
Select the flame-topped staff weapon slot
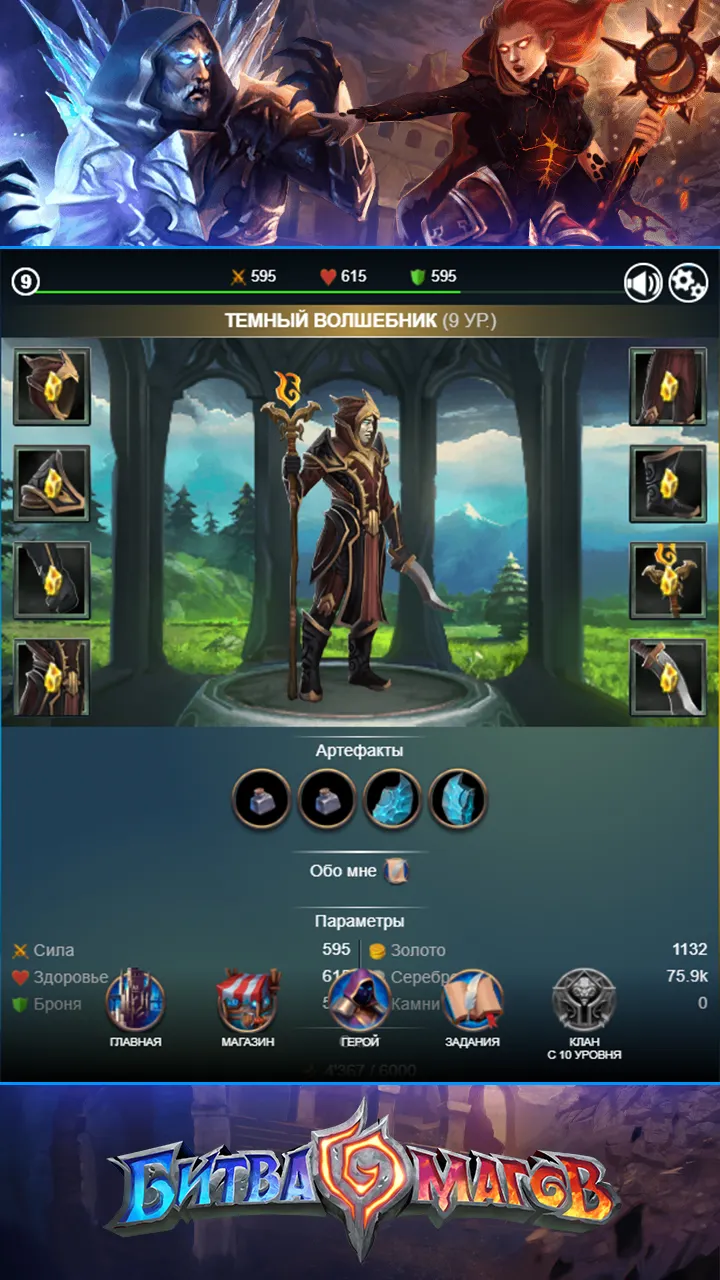pyautogui.click(x=667, y=580)
